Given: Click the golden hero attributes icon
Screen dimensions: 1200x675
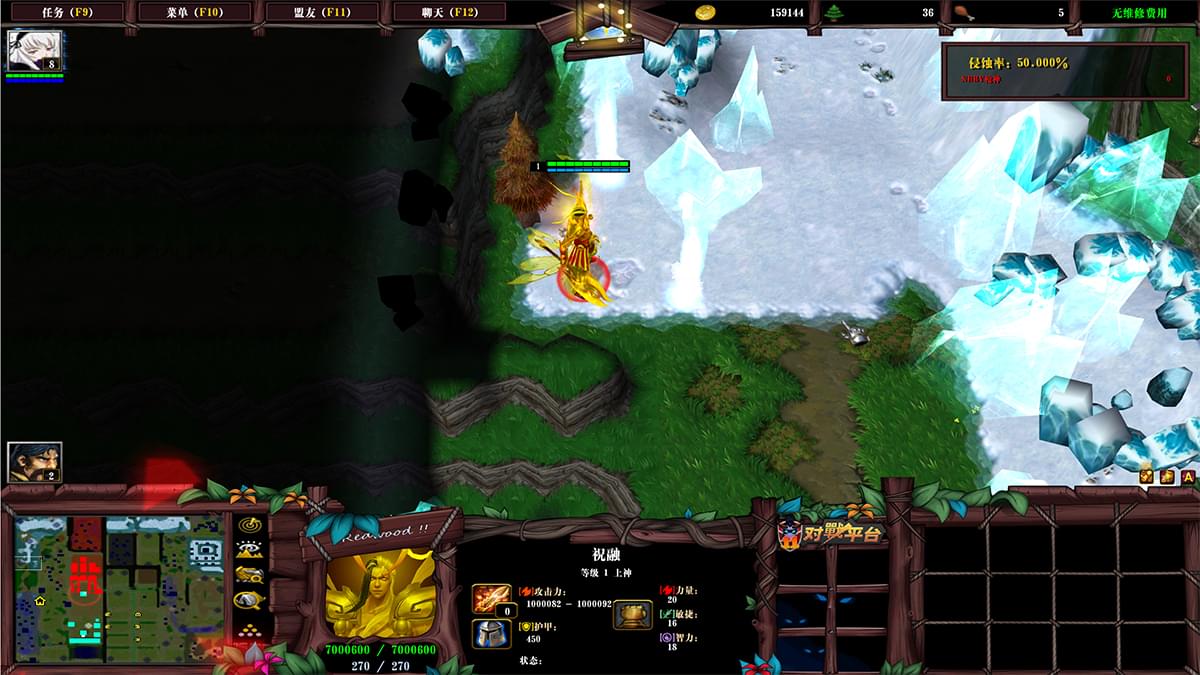Looking at the screenshot, I should (x=632, y=614).
